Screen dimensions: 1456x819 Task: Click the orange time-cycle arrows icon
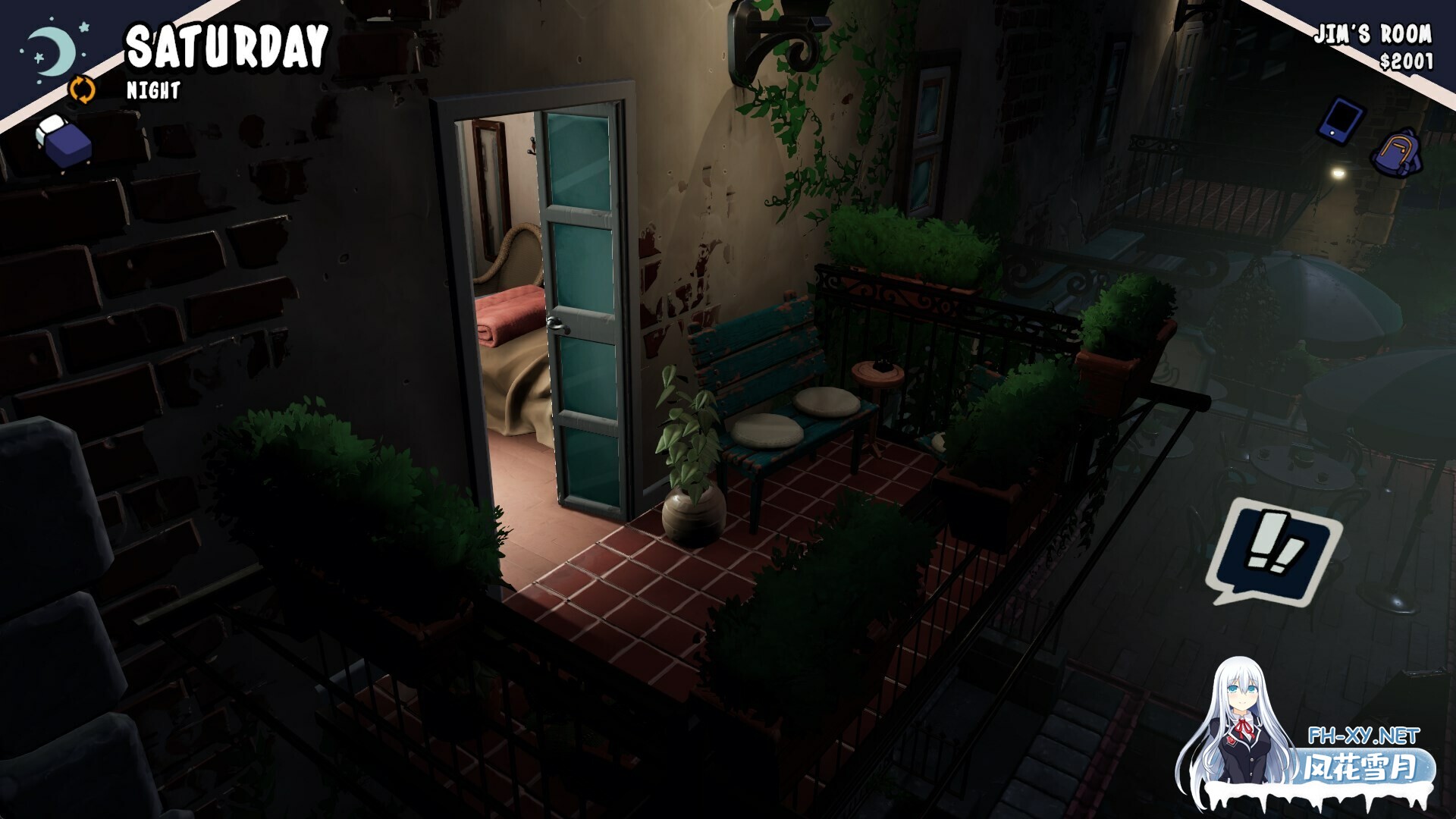click(83, 89)
